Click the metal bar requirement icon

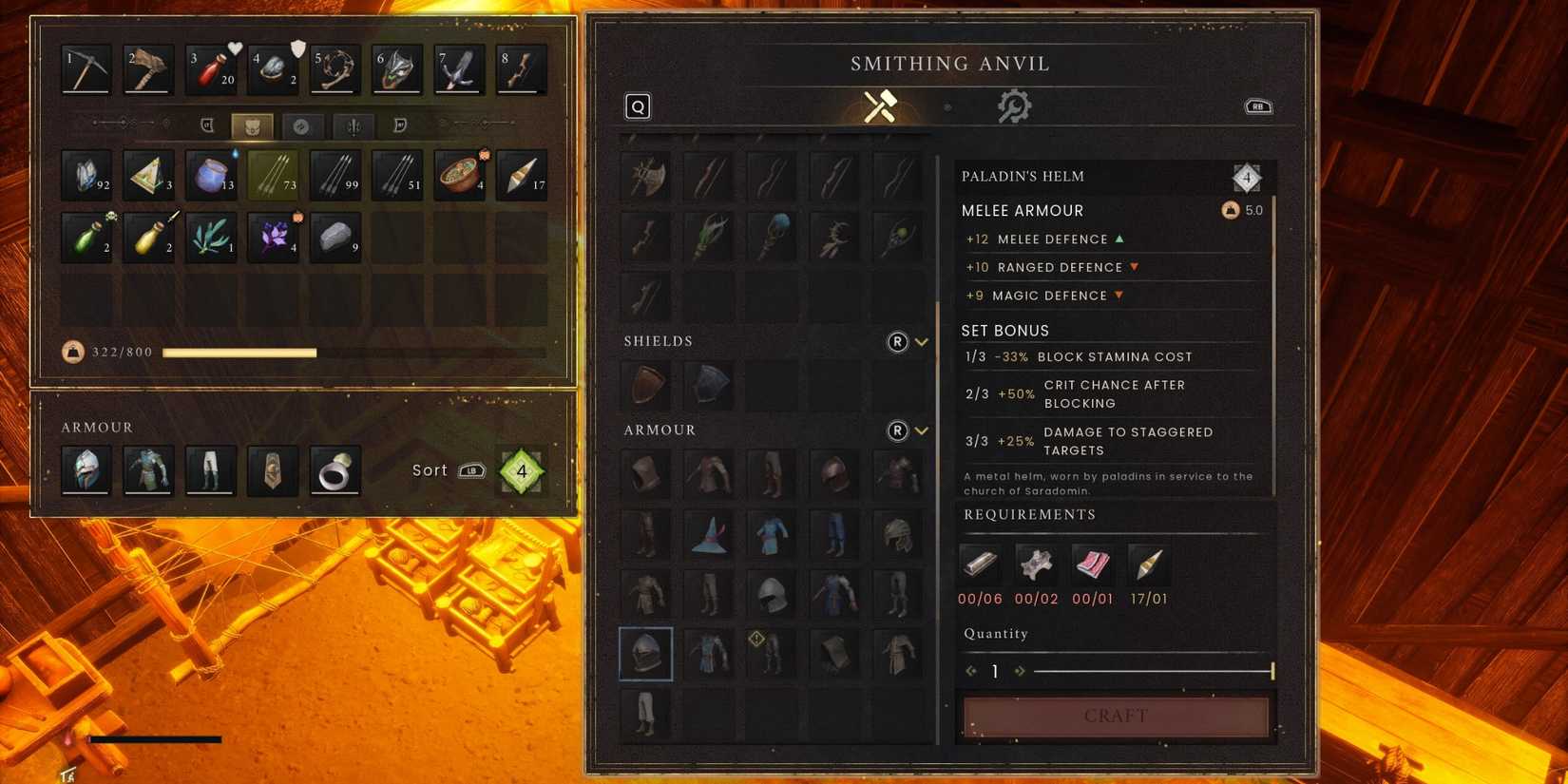point(980,565)
